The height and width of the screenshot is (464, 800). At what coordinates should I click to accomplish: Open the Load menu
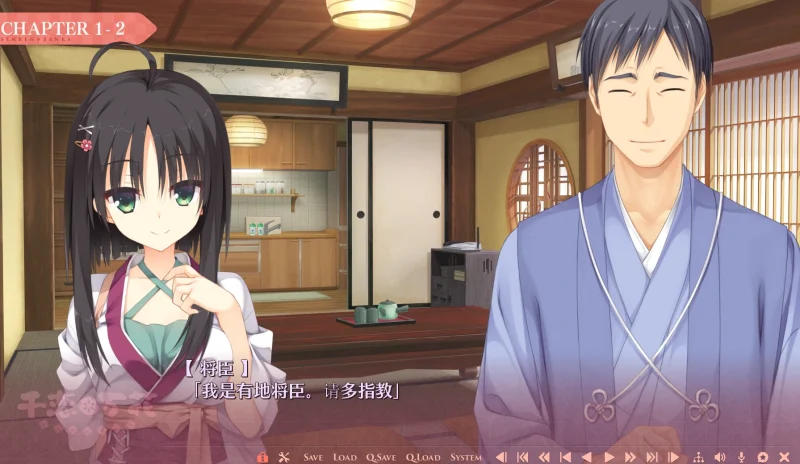click(x=344, y=457)
